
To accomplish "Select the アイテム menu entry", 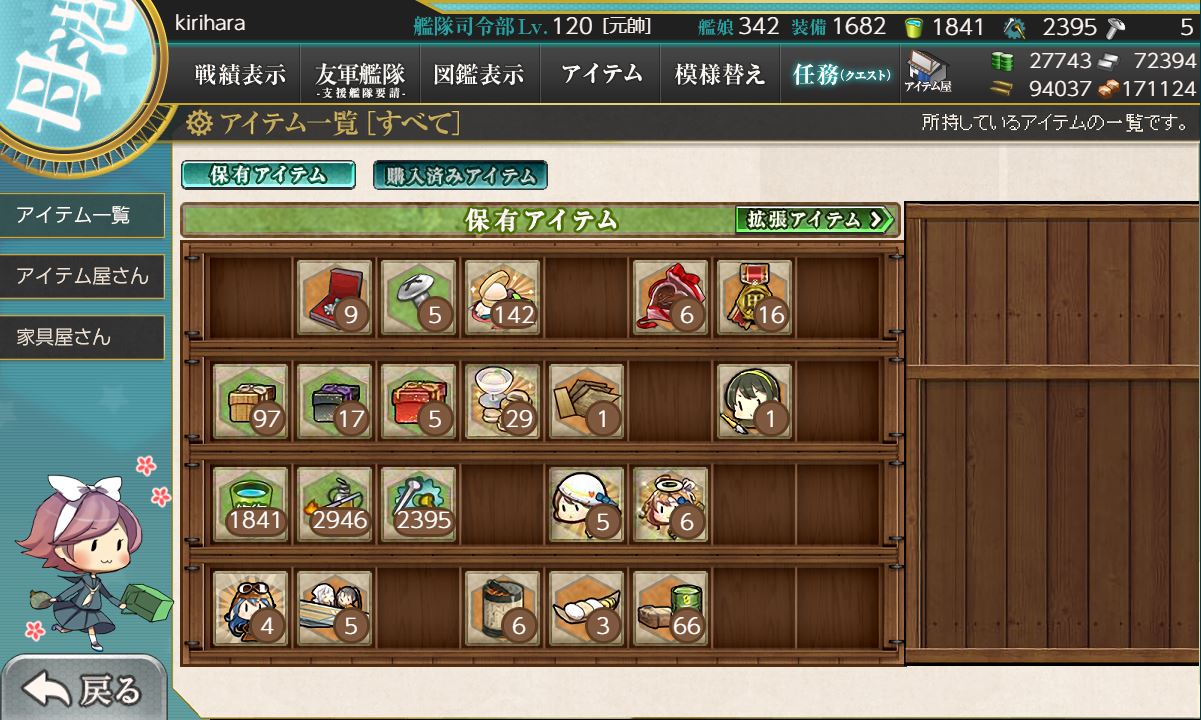I will click(601, 75).
